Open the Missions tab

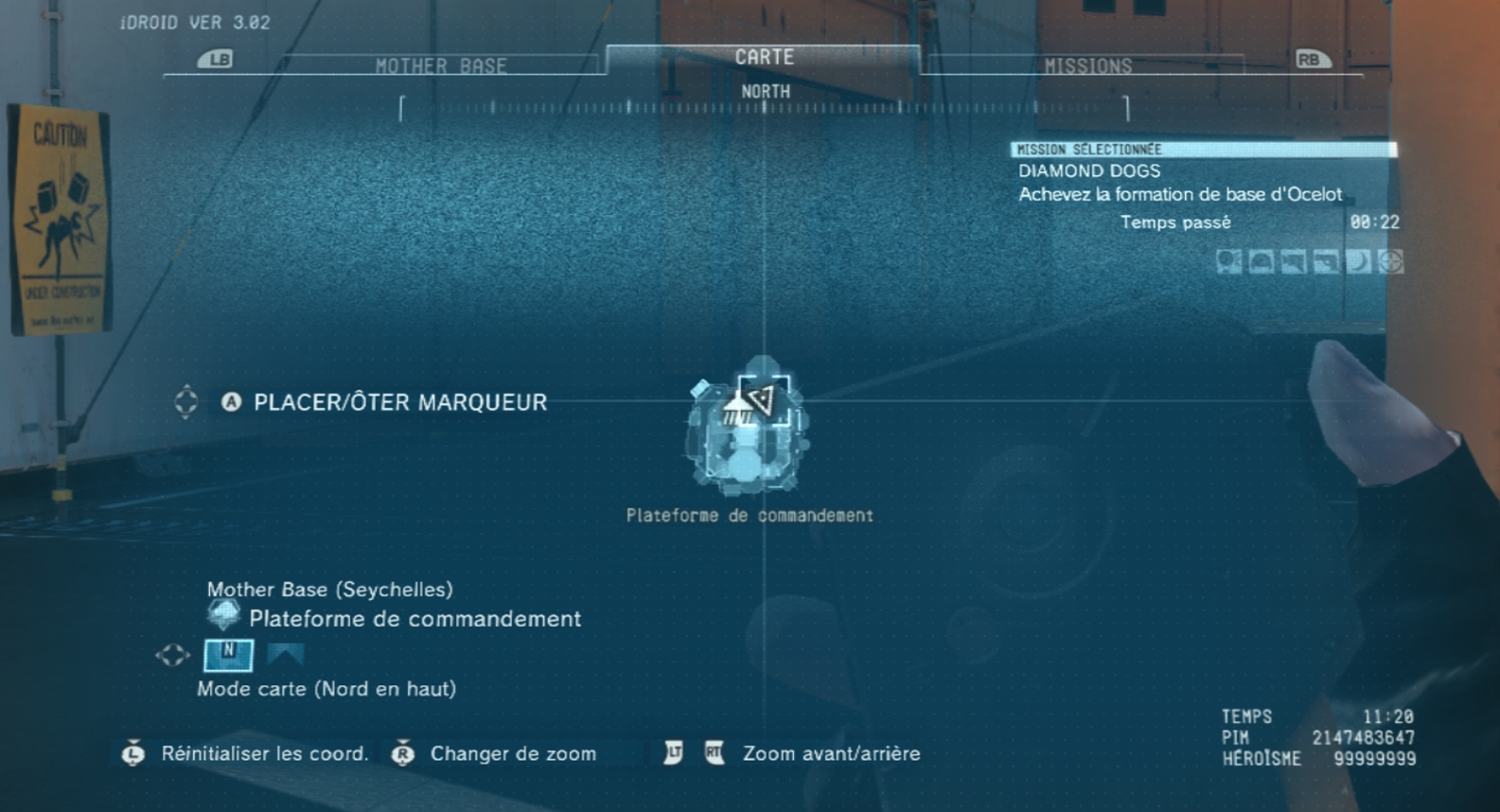coord(1087,65)
